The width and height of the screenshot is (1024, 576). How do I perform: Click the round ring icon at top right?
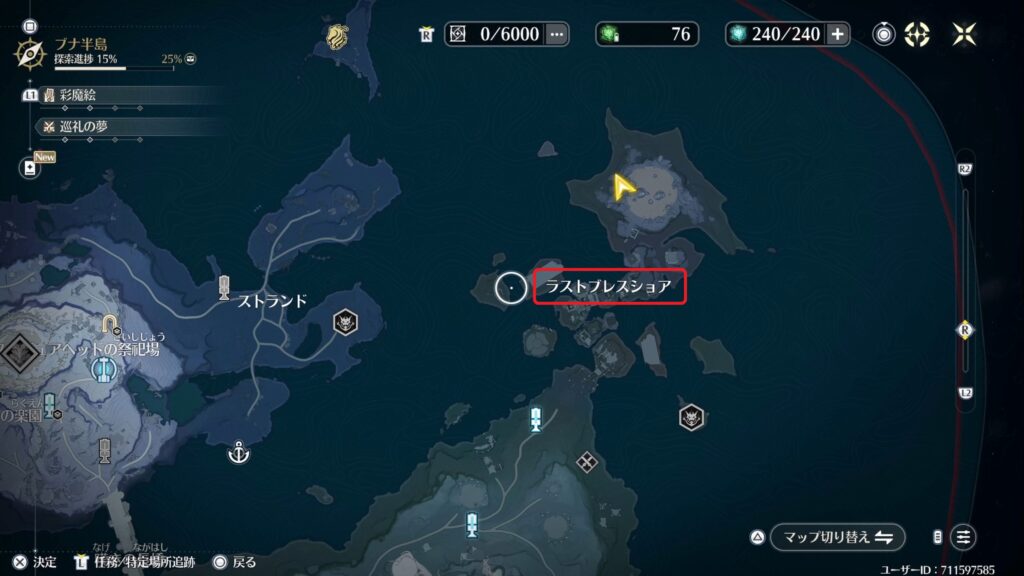(884, 34)
